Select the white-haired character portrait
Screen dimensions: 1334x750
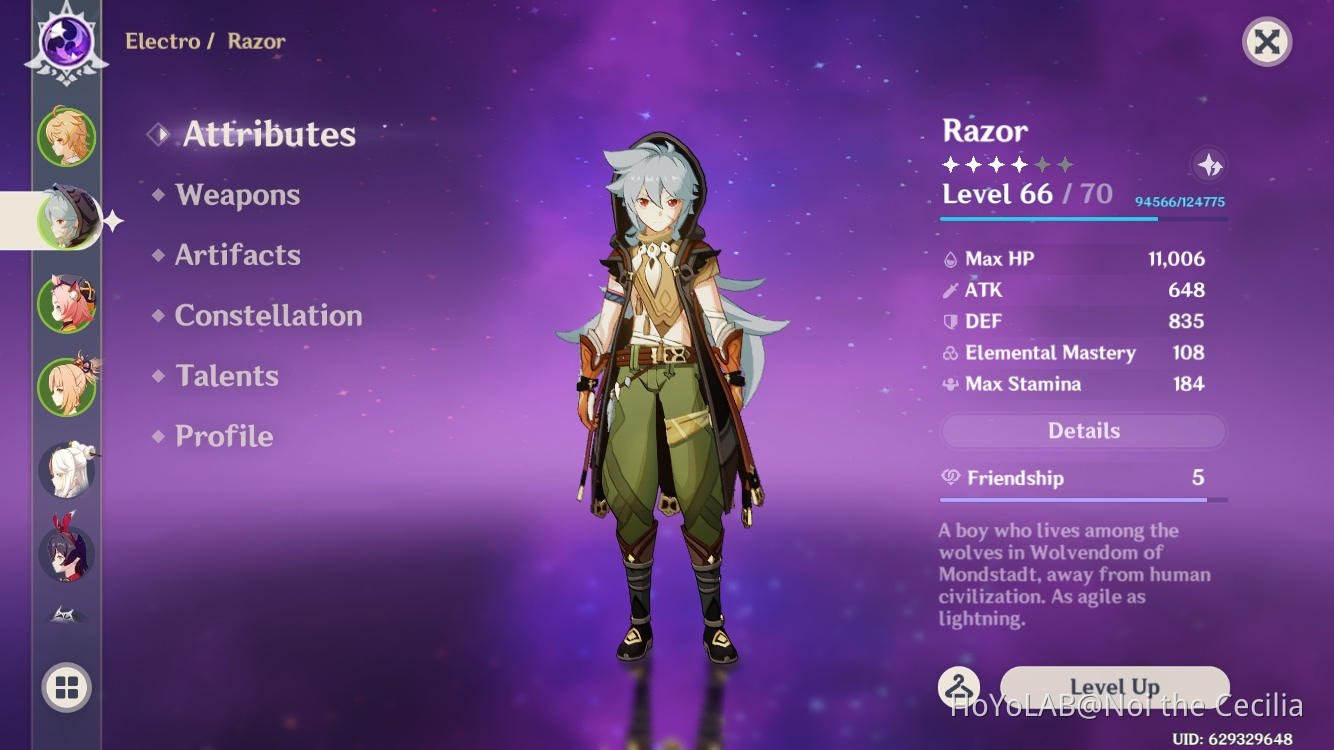tap(66, 468)
